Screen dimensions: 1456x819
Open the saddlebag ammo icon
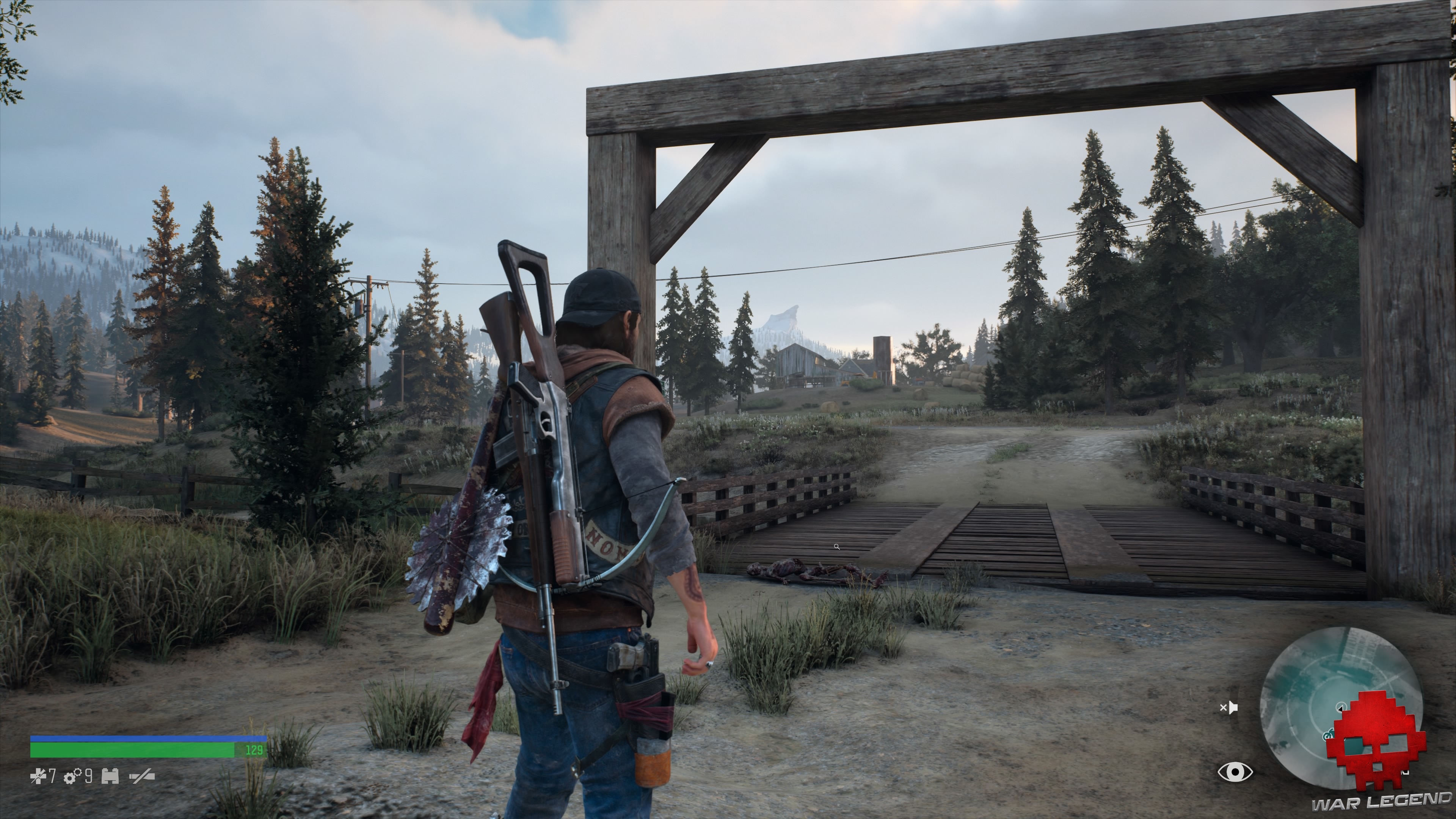(x=110, y=777)
